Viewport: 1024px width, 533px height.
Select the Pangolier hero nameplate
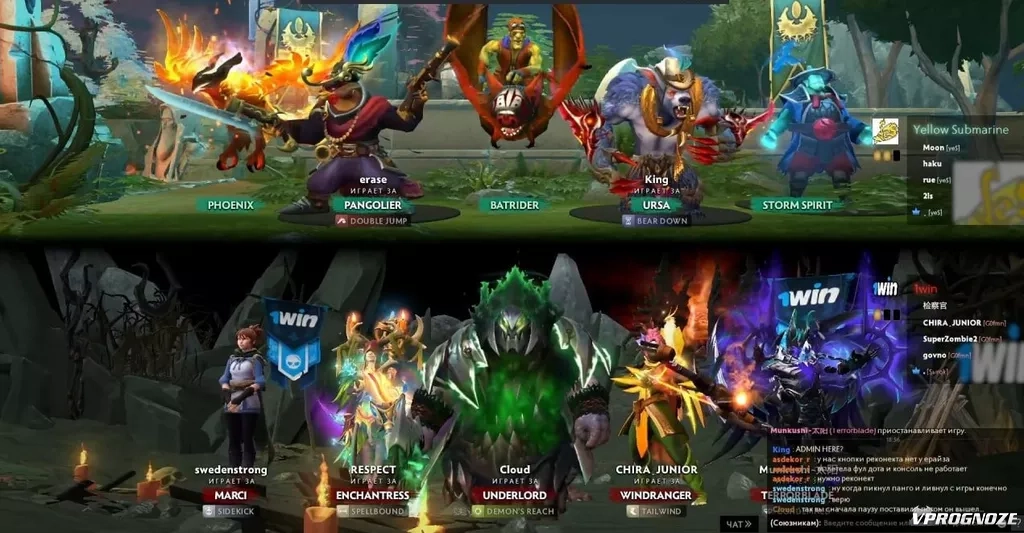(372, 204)
